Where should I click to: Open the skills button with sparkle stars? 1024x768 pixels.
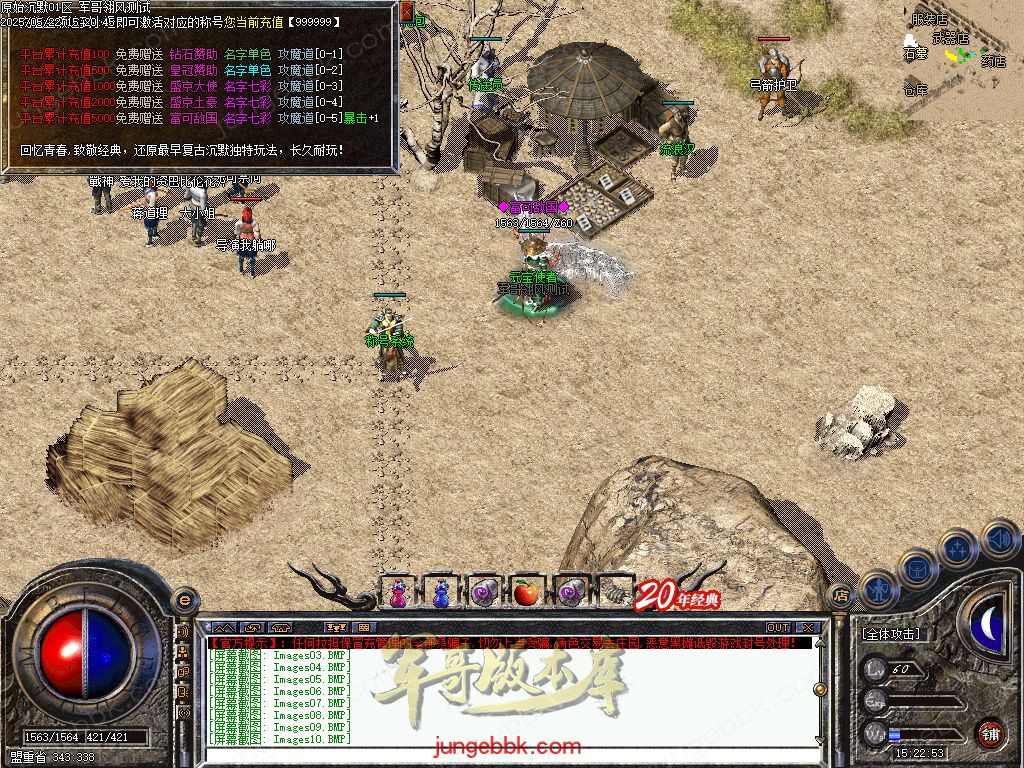click(x=957, y=549)
